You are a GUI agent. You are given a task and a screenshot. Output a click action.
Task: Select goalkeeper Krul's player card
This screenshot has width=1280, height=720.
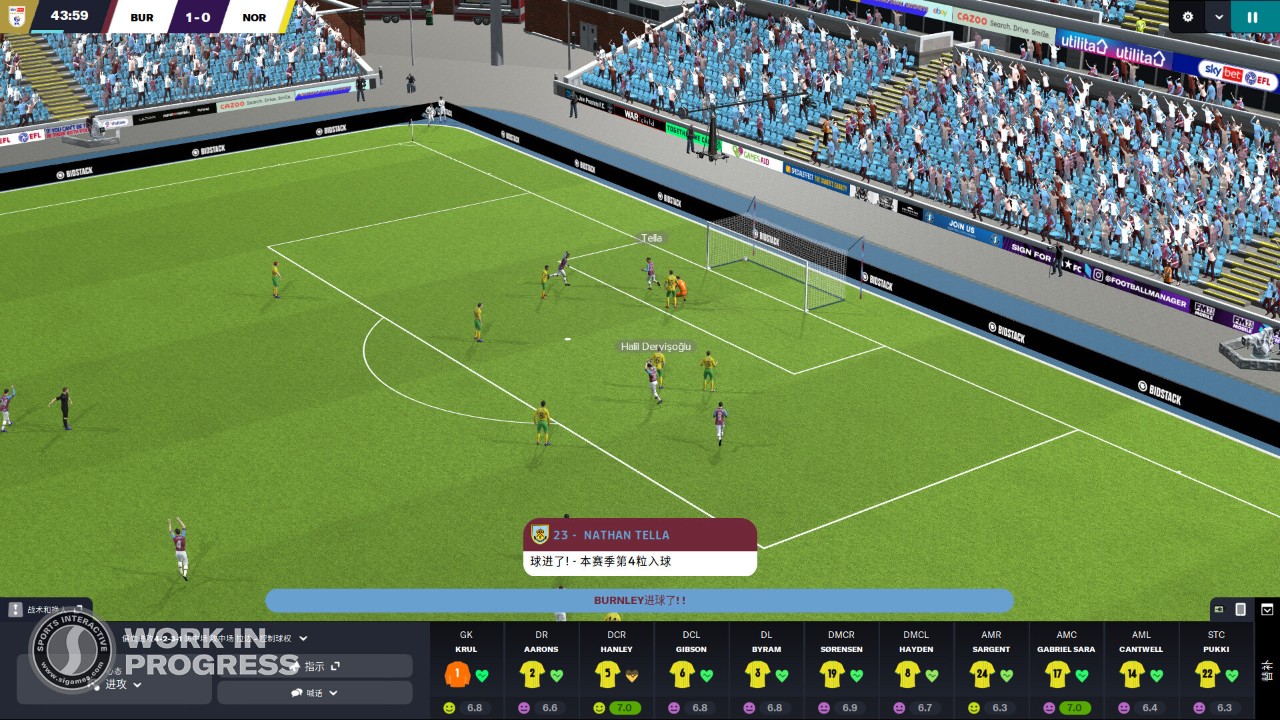pyautogui.click(x=466, y=671)
